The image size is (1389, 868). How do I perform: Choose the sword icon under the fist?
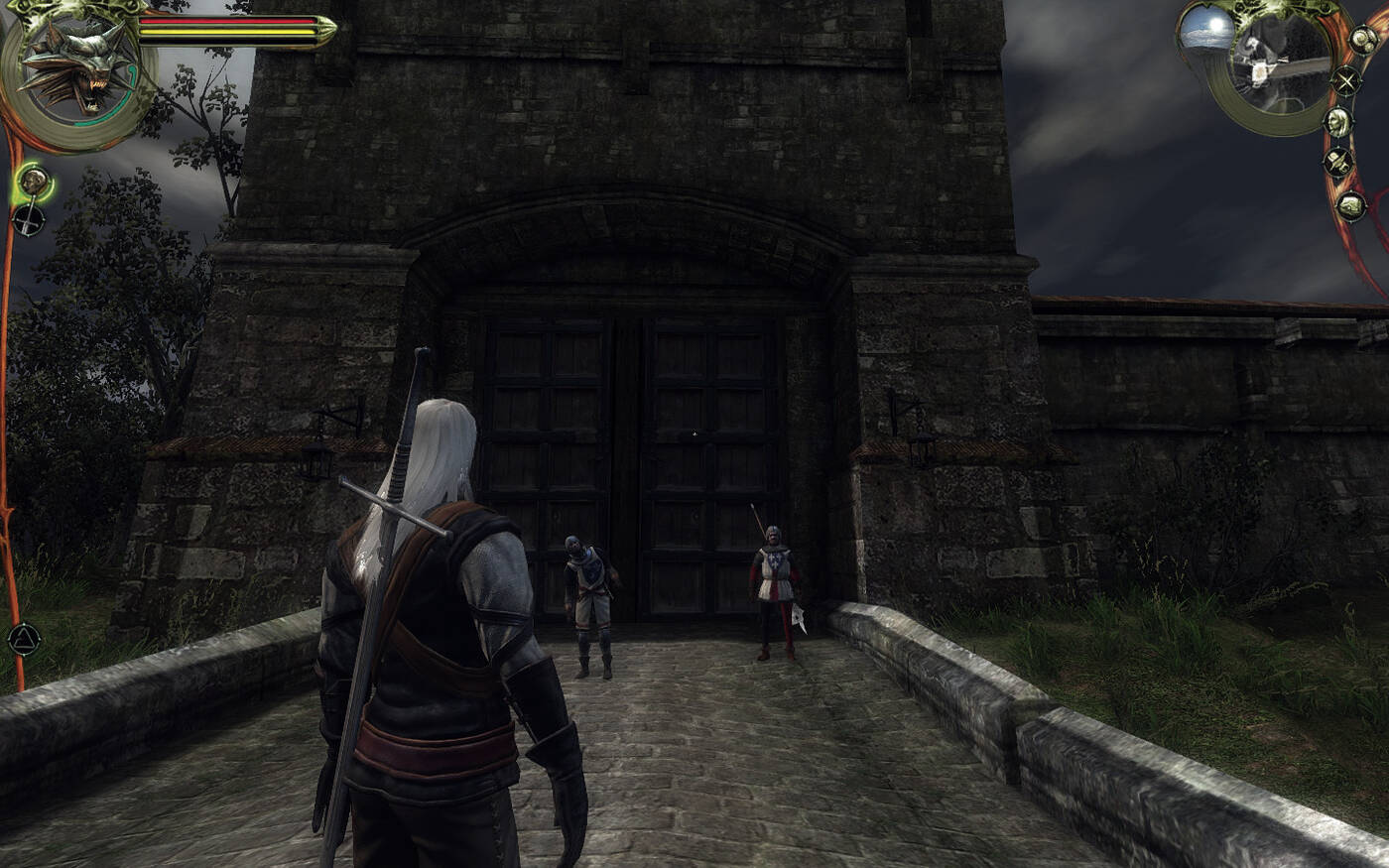[x=29, y=219]
